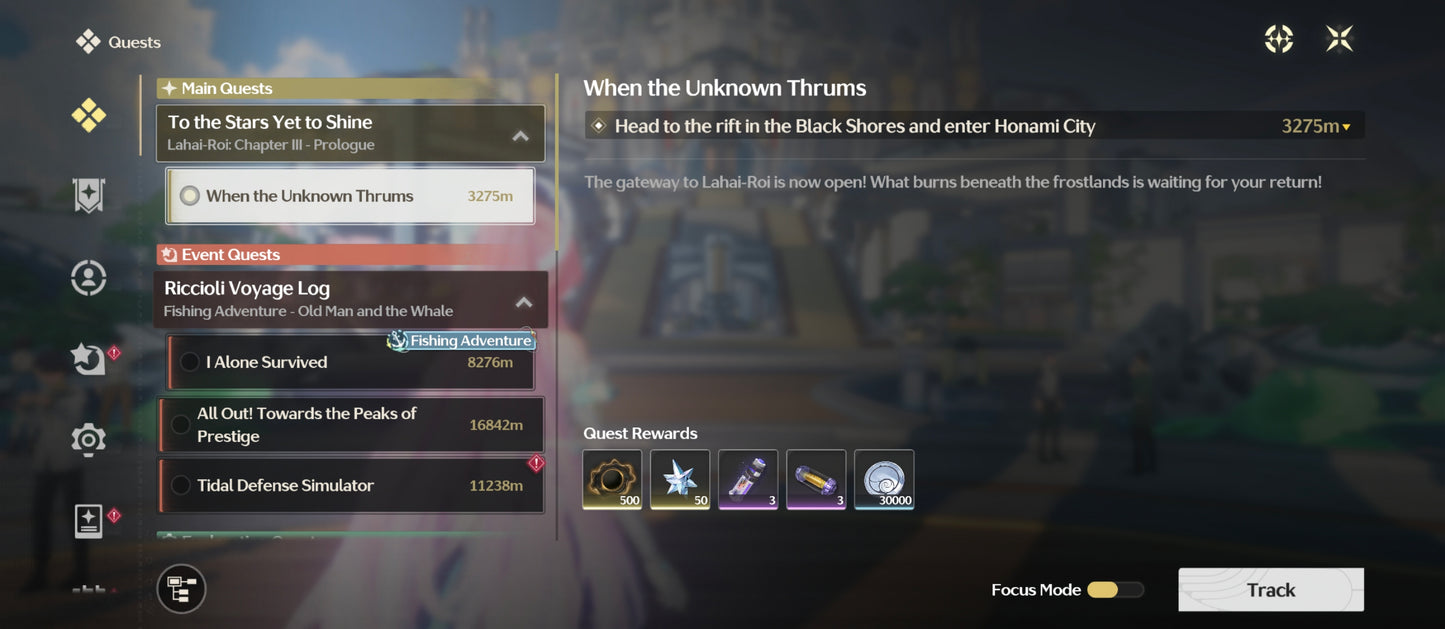Open the quest tree view button
Image resolution: width=1445 pixels, height=629 pixels.
[x=181, y=588]
